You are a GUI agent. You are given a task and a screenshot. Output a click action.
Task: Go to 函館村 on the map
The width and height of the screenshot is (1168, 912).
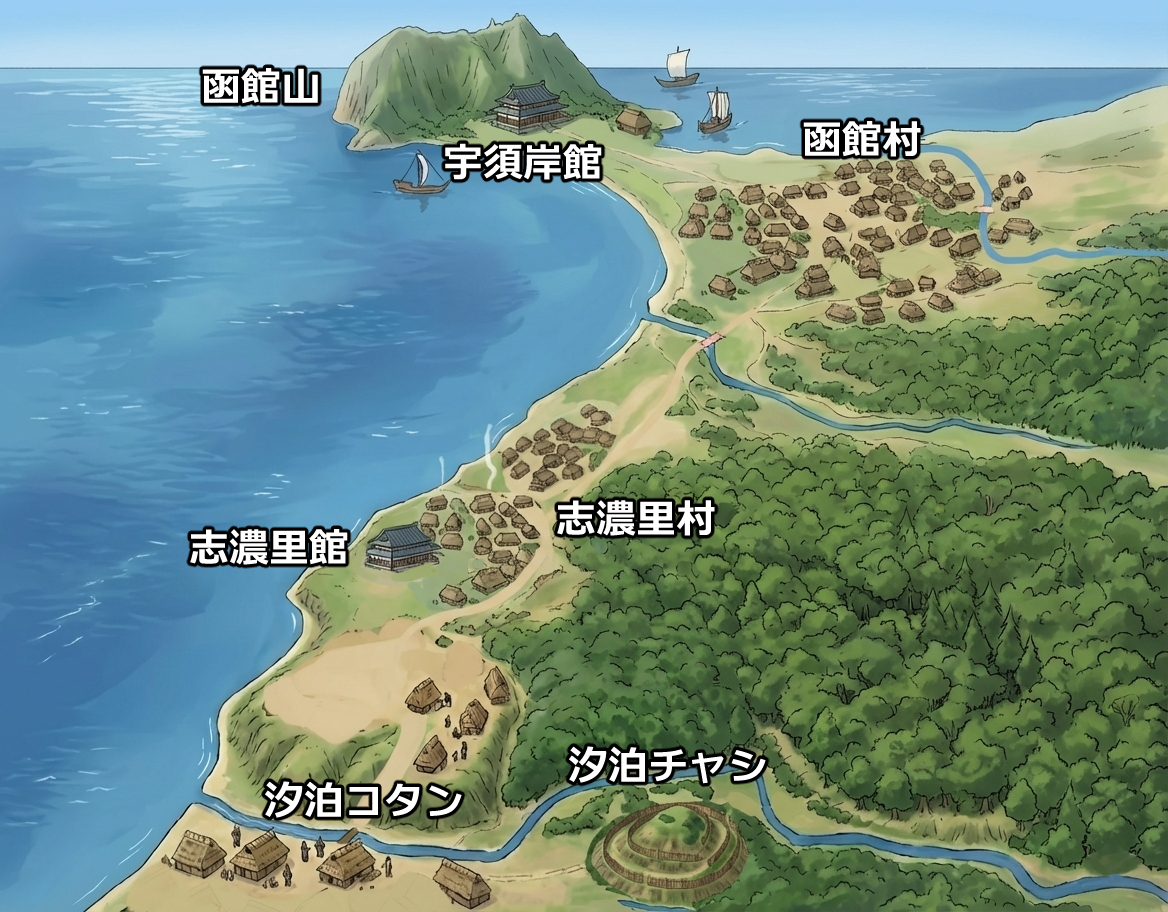point(861,141)
